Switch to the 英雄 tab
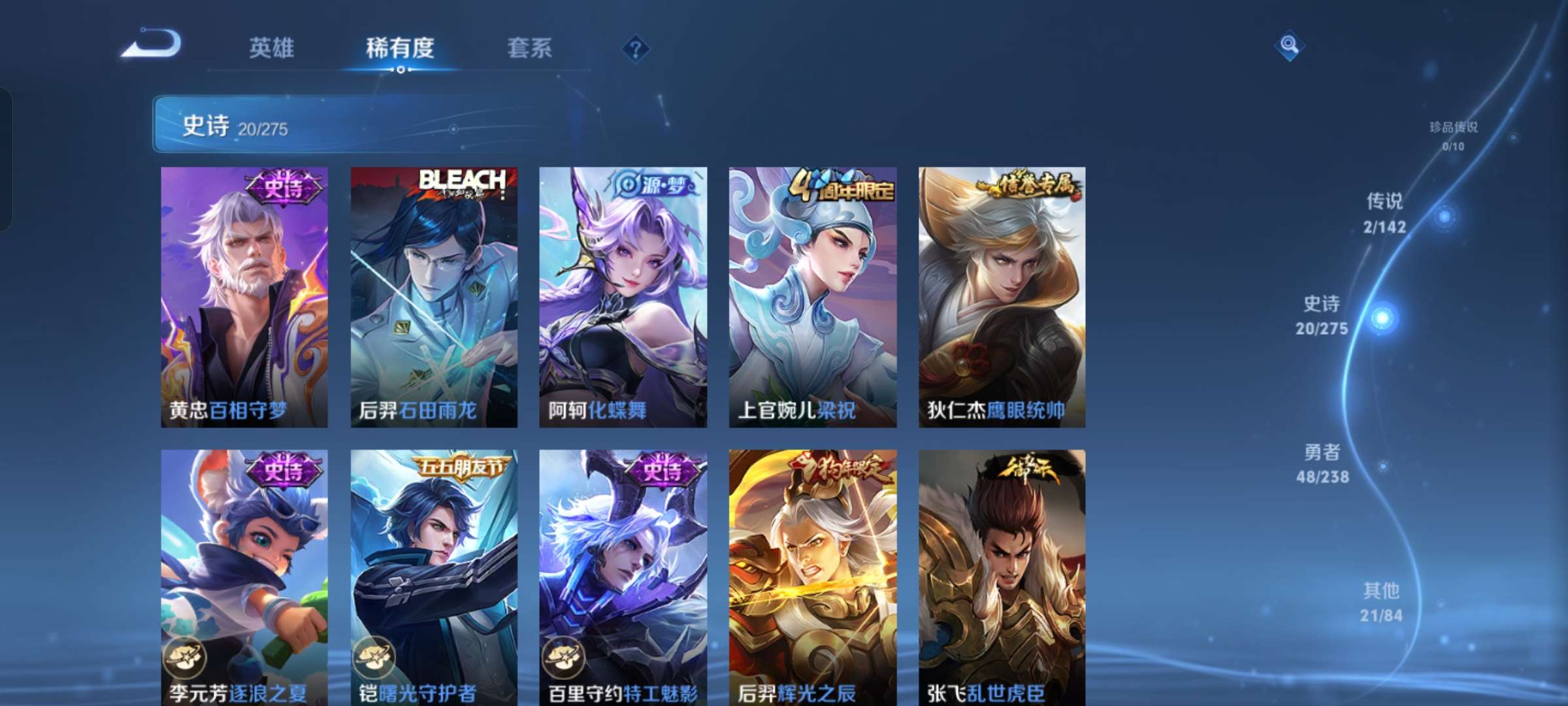Screen dimensions: 1568x706 tap(272, 48)
